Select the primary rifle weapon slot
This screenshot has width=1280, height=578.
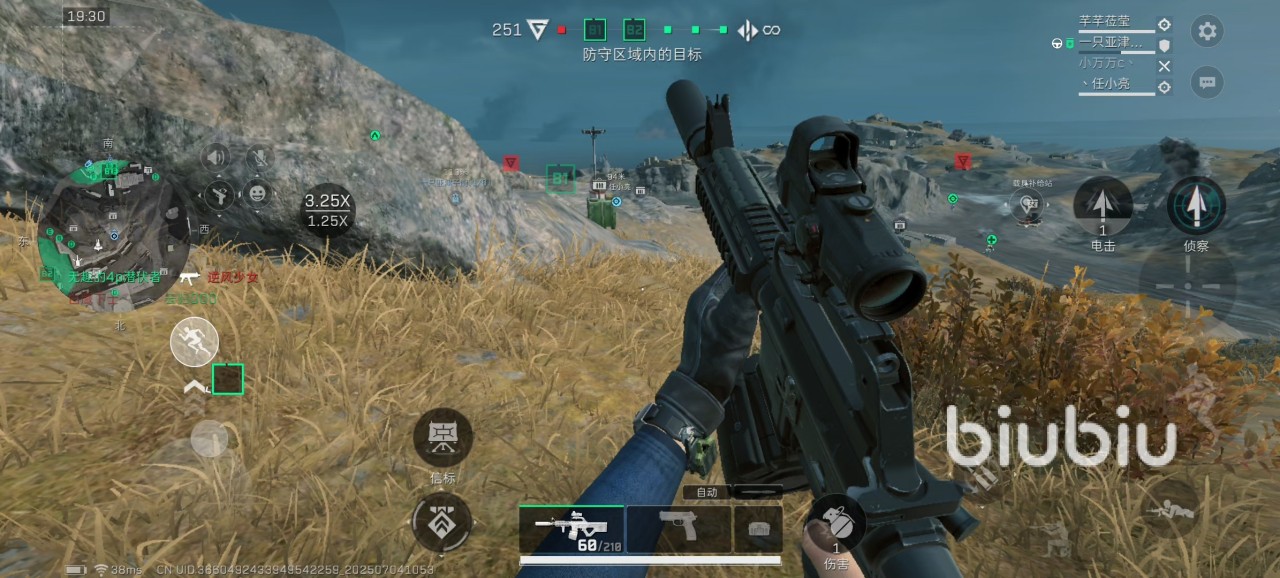[571, 528]
